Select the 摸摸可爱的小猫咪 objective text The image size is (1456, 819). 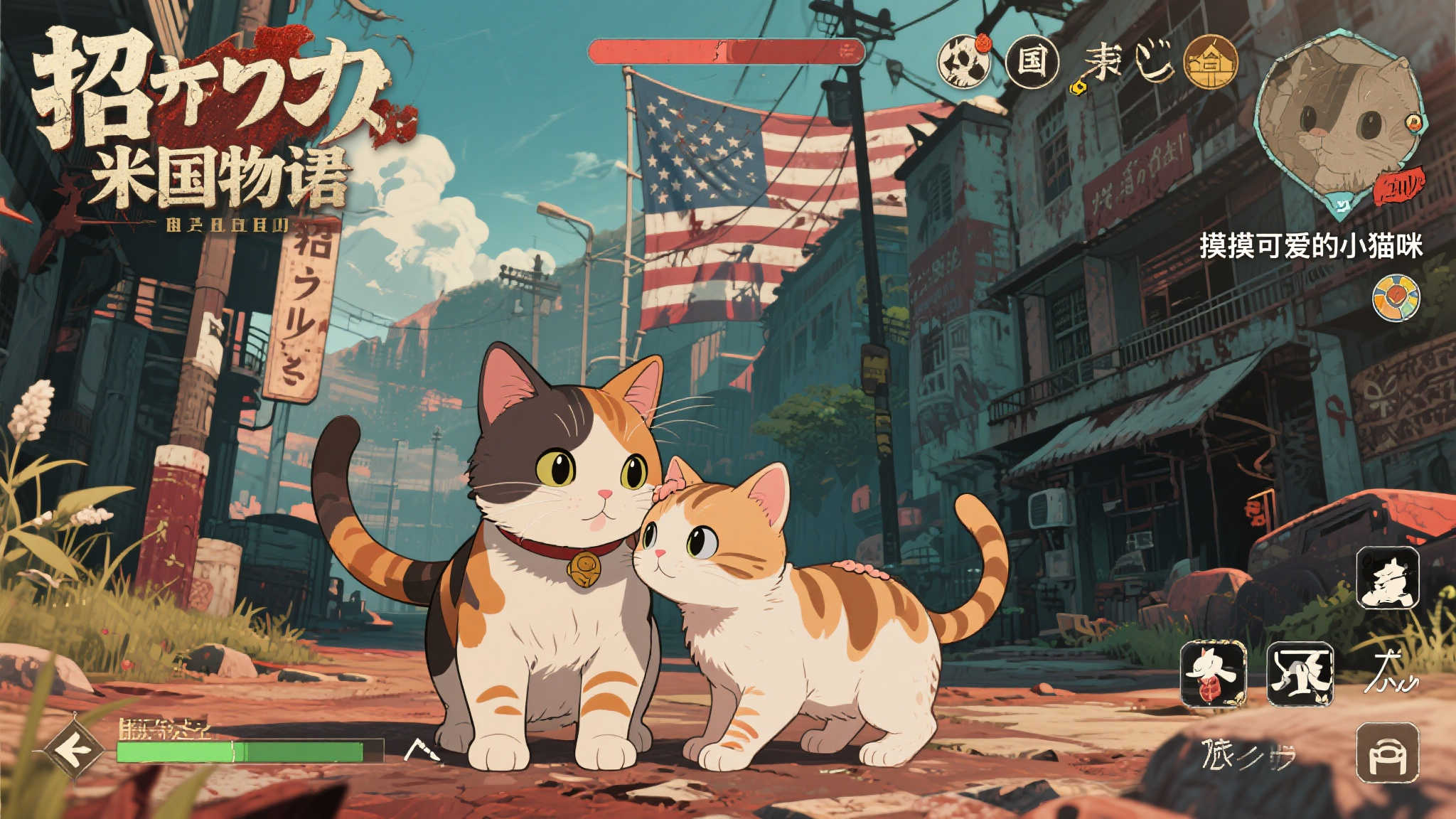pos(1311,246)
